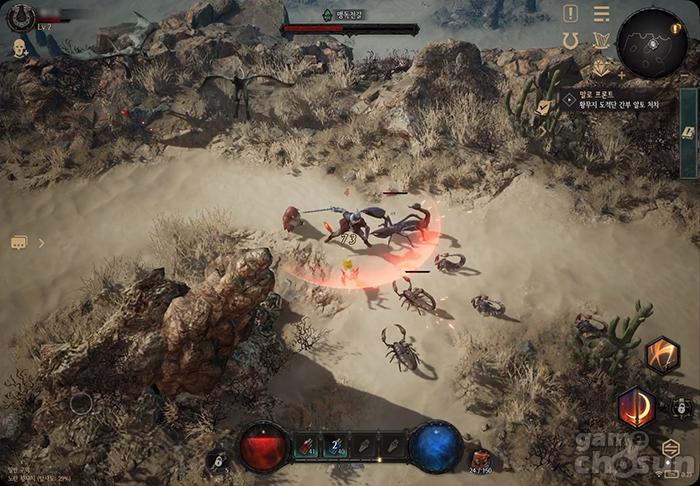Activate the red slash attack skill
The image size is (700, 486).
click(636, 407)
